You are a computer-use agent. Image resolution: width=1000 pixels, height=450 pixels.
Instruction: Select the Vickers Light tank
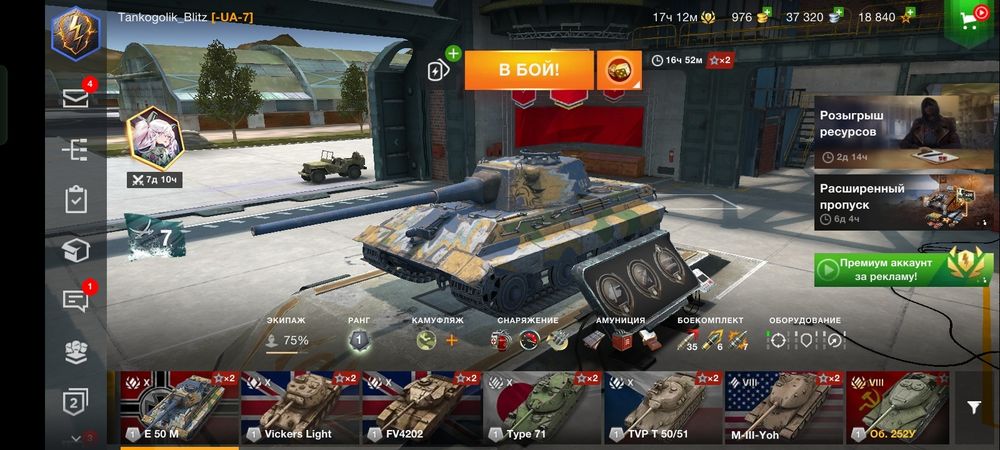(x=300, y=408)
